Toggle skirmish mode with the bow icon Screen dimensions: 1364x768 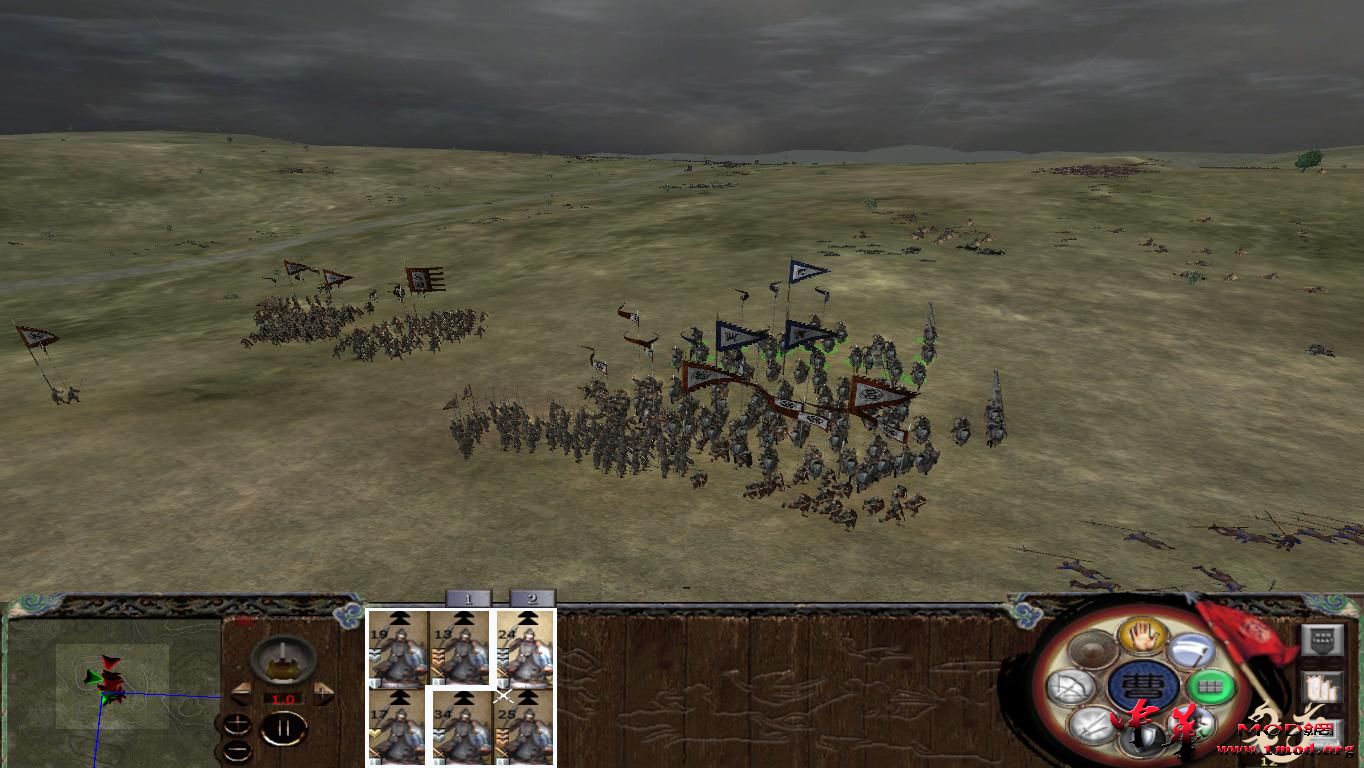click(1068, 686)
